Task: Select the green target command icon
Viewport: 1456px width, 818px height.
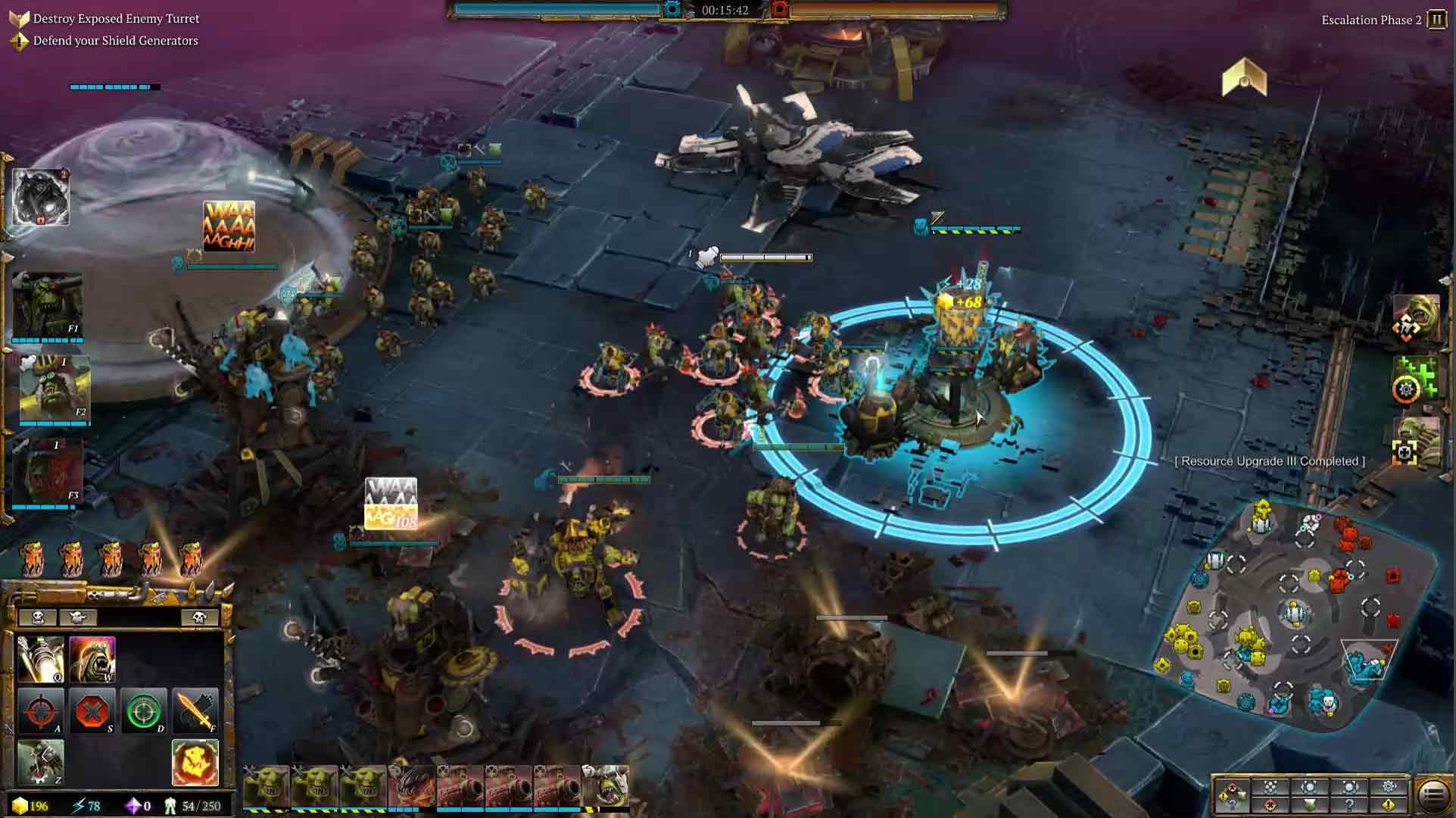Action: point(144,710)
